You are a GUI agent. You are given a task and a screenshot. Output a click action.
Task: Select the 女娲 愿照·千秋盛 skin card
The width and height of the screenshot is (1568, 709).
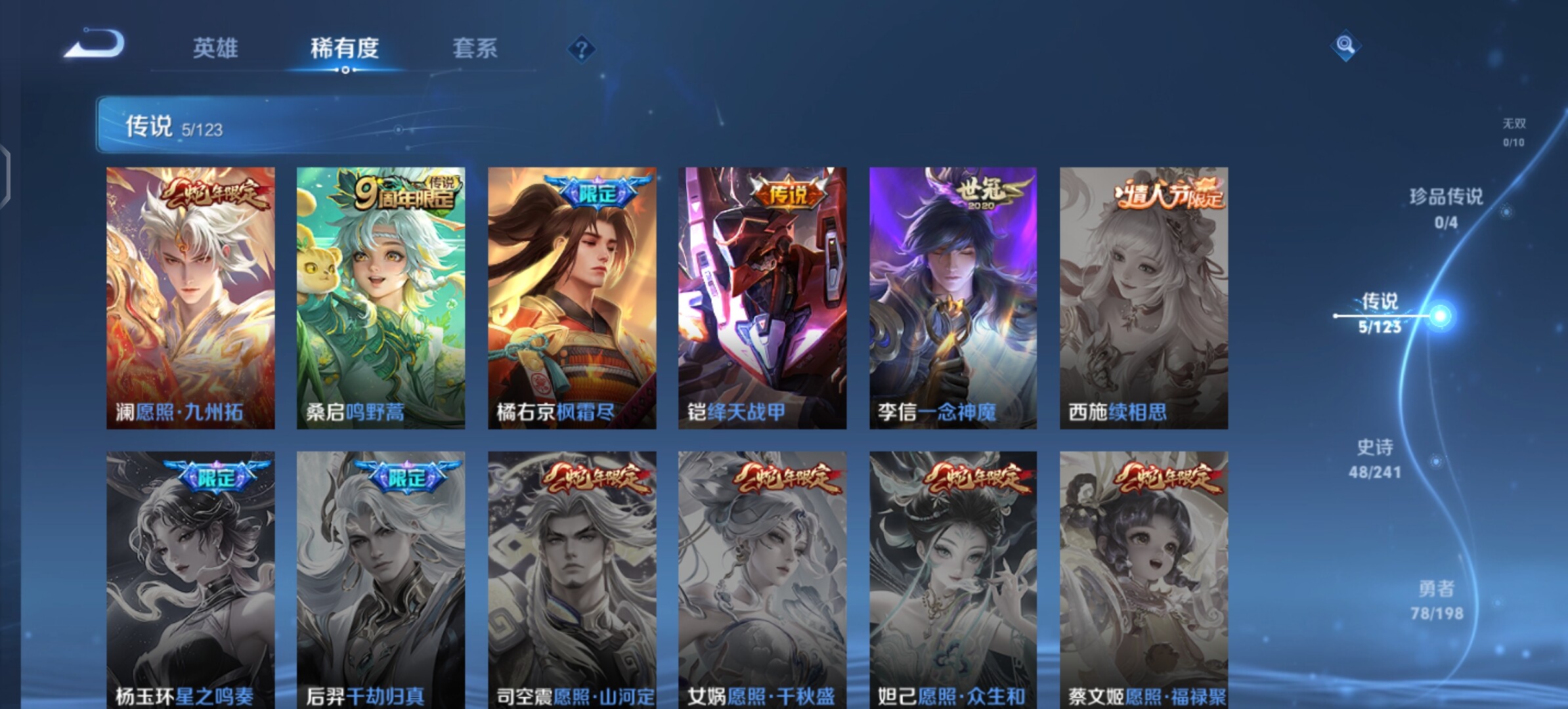click(x=762, y=579)
